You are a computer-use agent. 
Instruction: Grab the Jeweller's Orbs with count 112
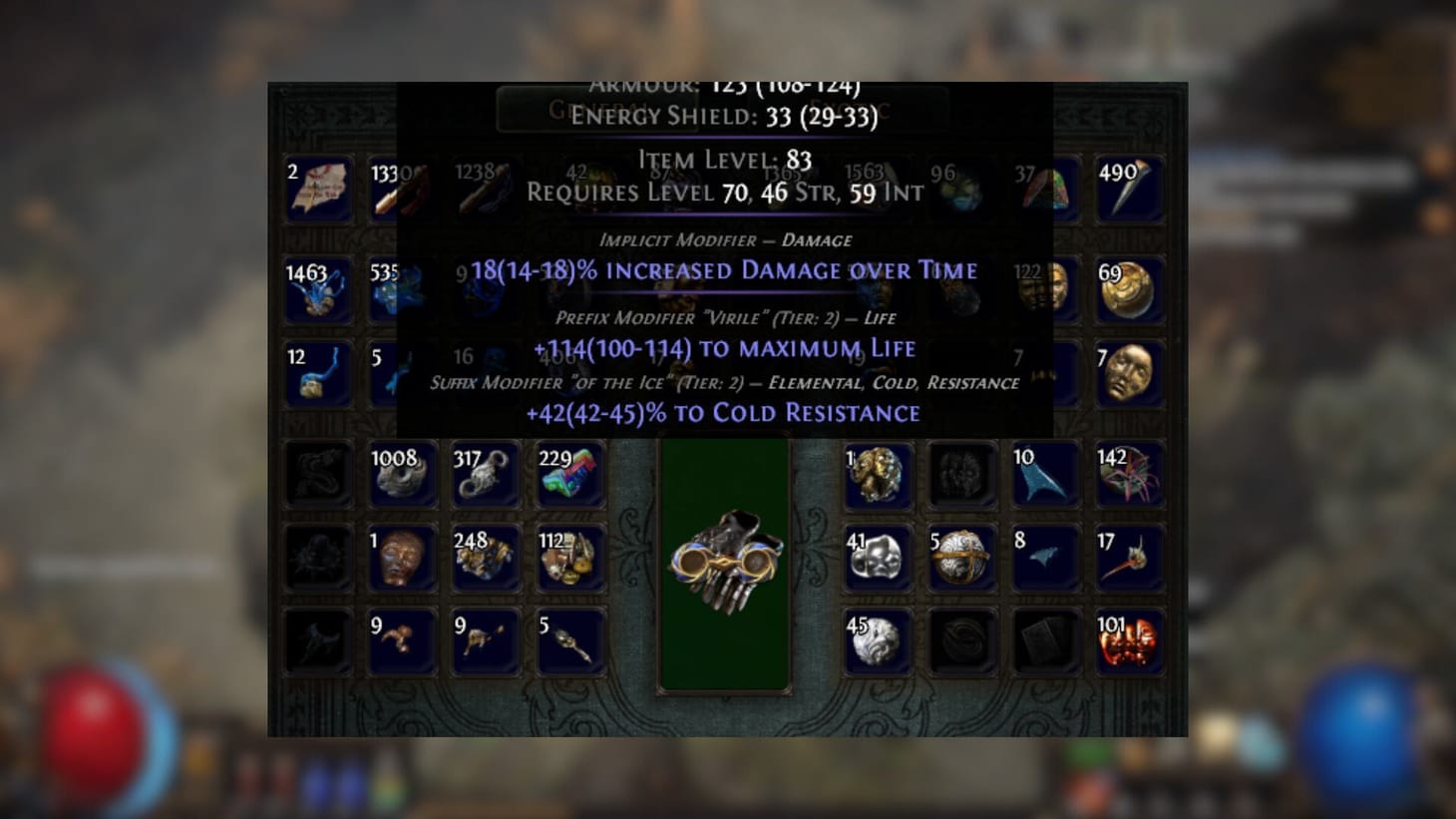pos(569,557)
